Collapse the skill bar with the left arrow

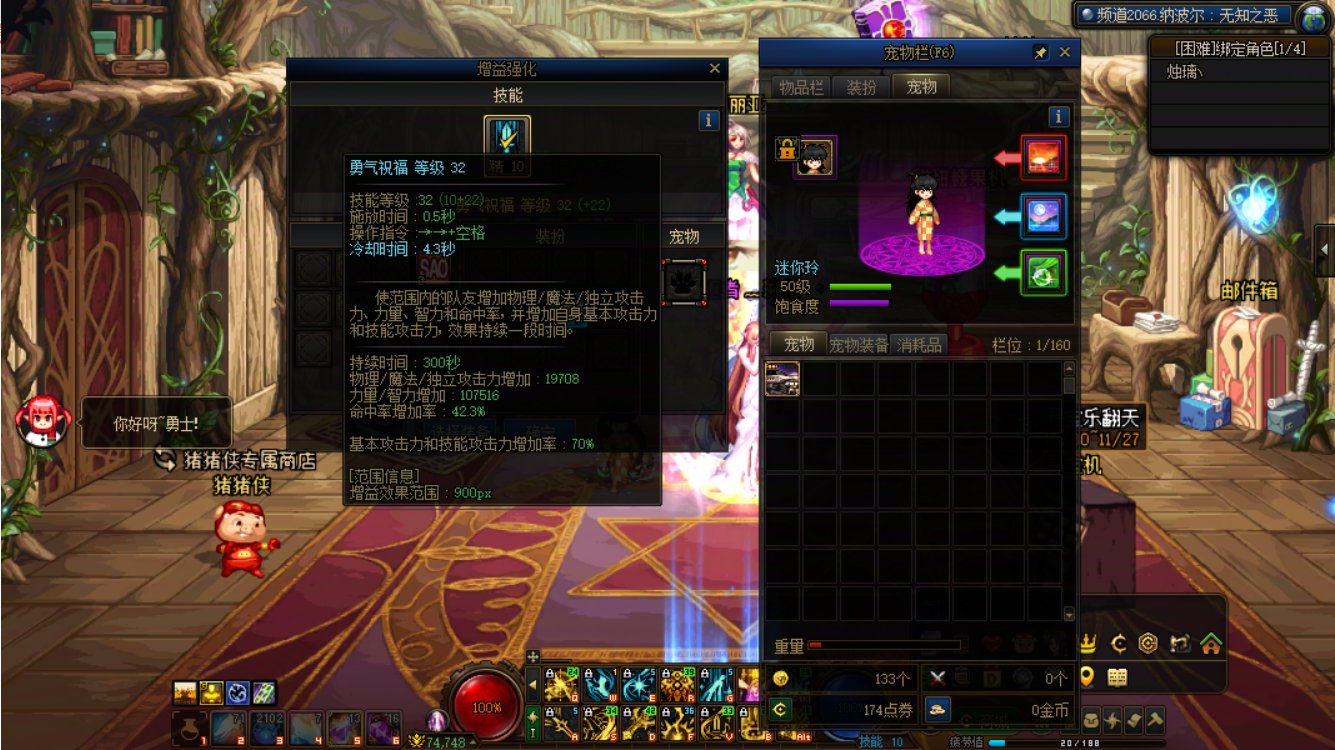tap(533, 684)
